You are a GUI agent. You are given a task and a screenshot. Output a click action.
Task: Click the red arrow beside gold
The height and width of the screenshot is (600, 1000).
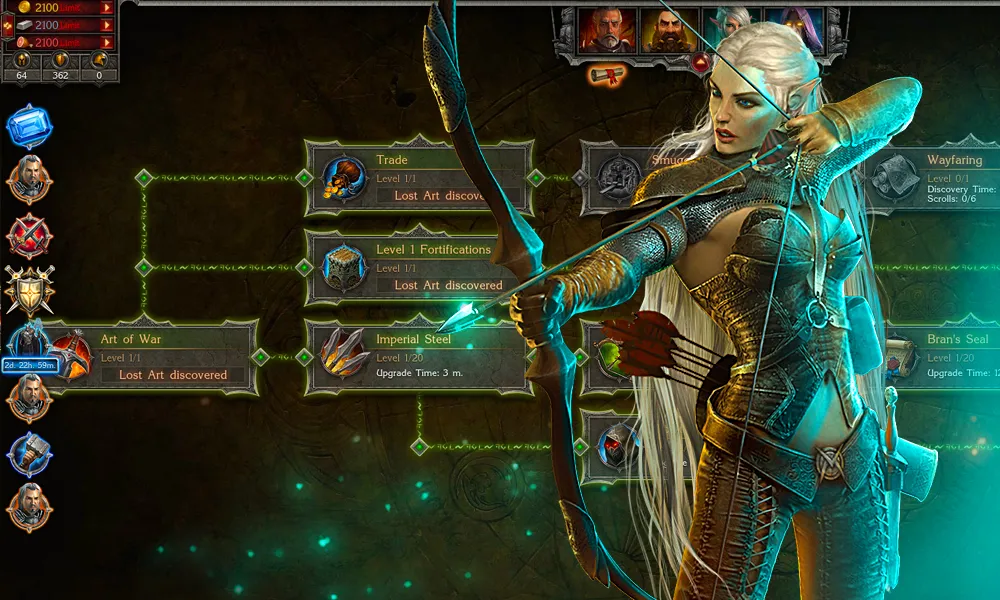(x=106, y=8)
